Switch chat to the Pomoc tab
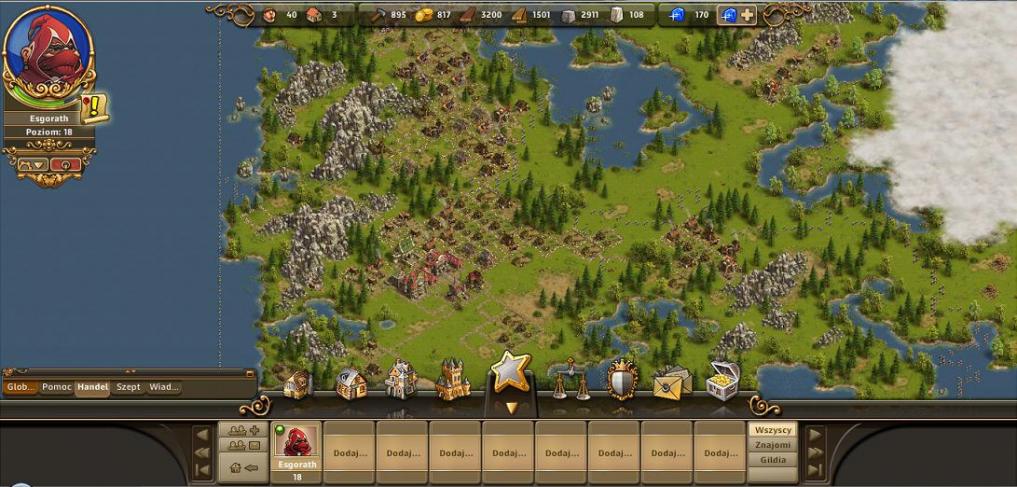This screenshot has height=487, width=1017. click(56, 387)
